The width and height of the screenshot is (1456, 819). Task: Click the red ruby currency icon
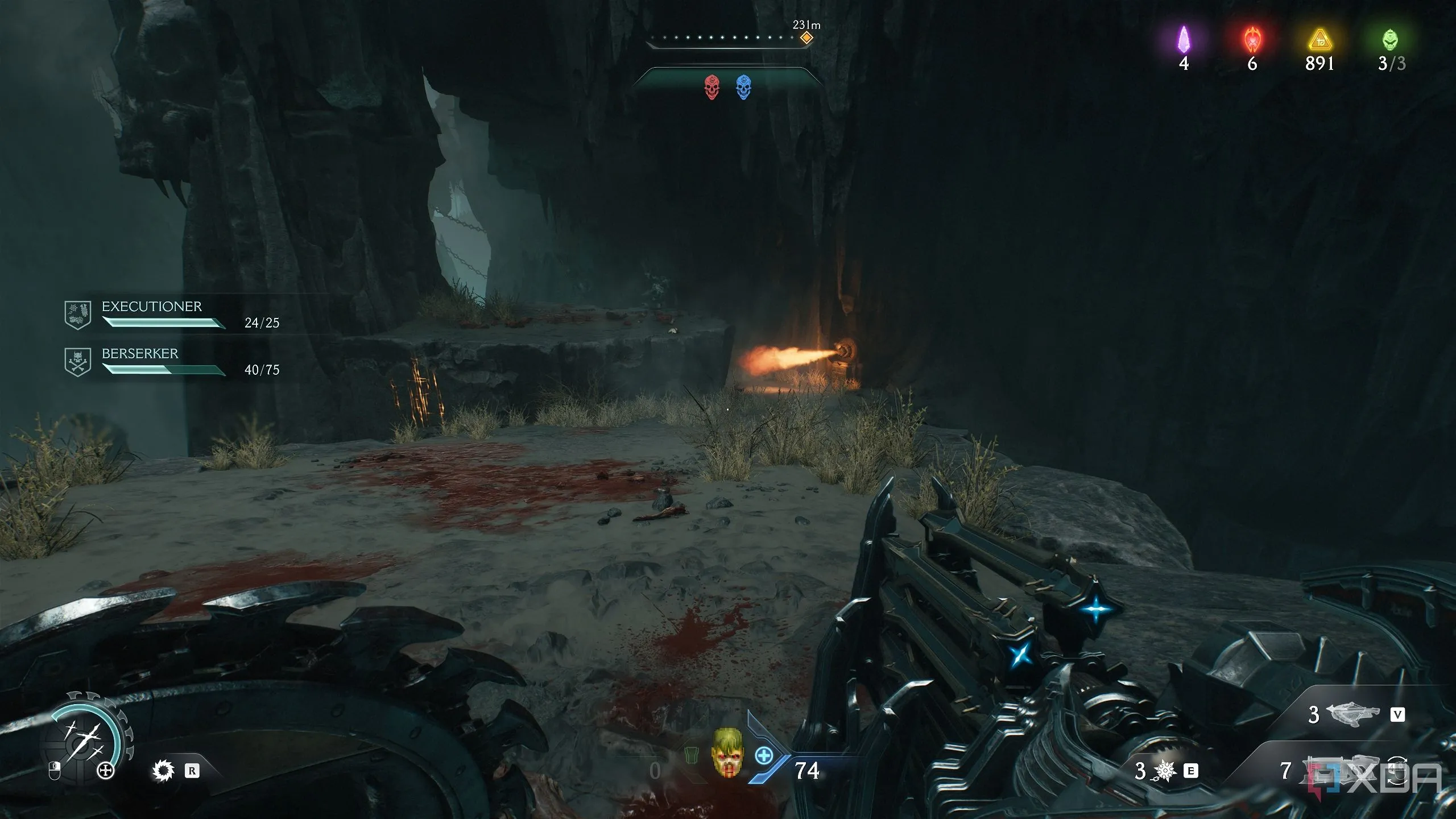click(1252, 40)
